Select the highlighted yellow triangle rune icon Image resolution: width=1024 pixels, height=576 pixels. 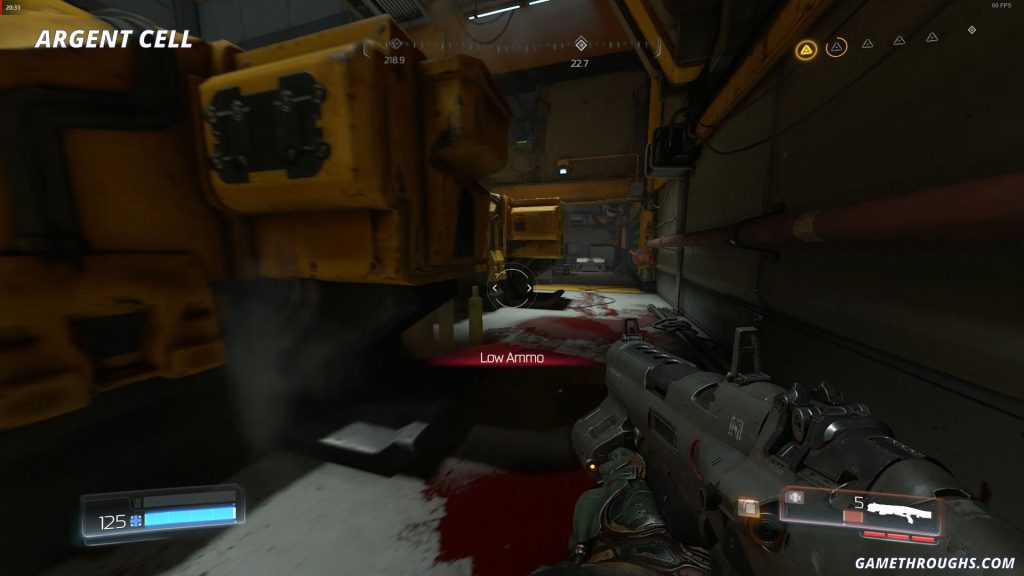[805, 48]
